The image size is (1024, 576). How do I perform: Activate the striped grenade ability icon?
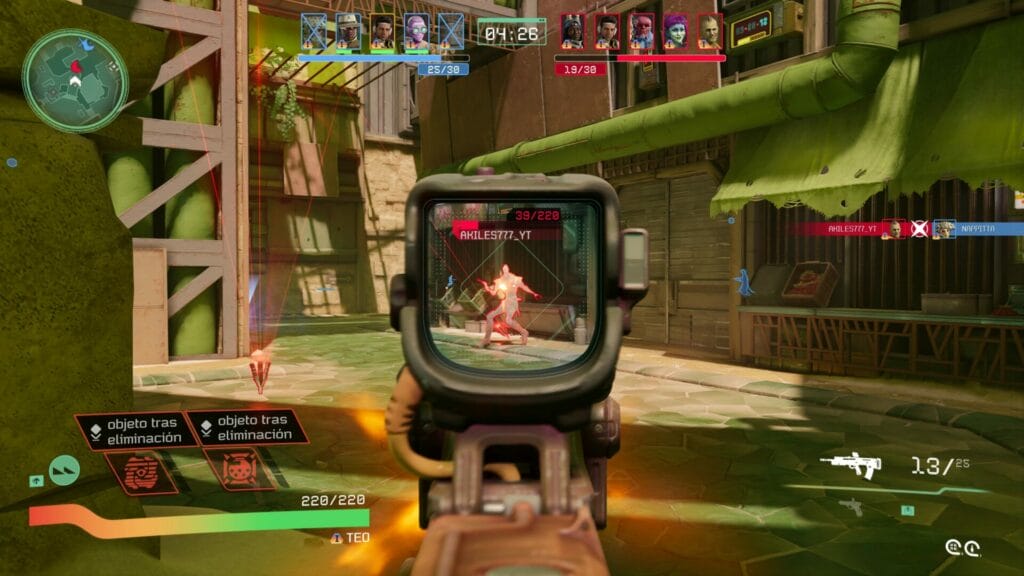[x=142, y=471]
